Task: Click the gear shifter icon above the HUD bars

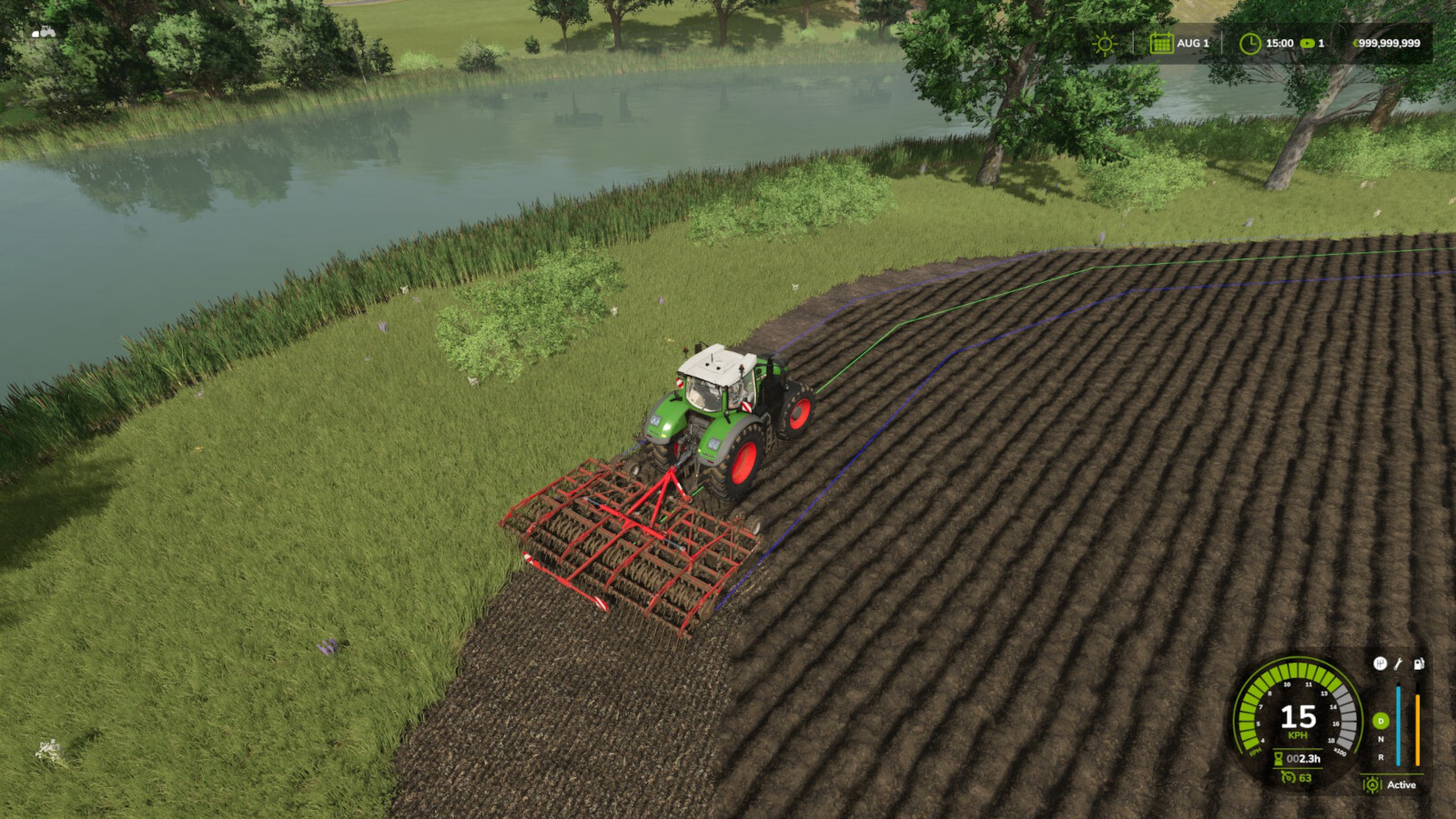Action: point(1380,662)
